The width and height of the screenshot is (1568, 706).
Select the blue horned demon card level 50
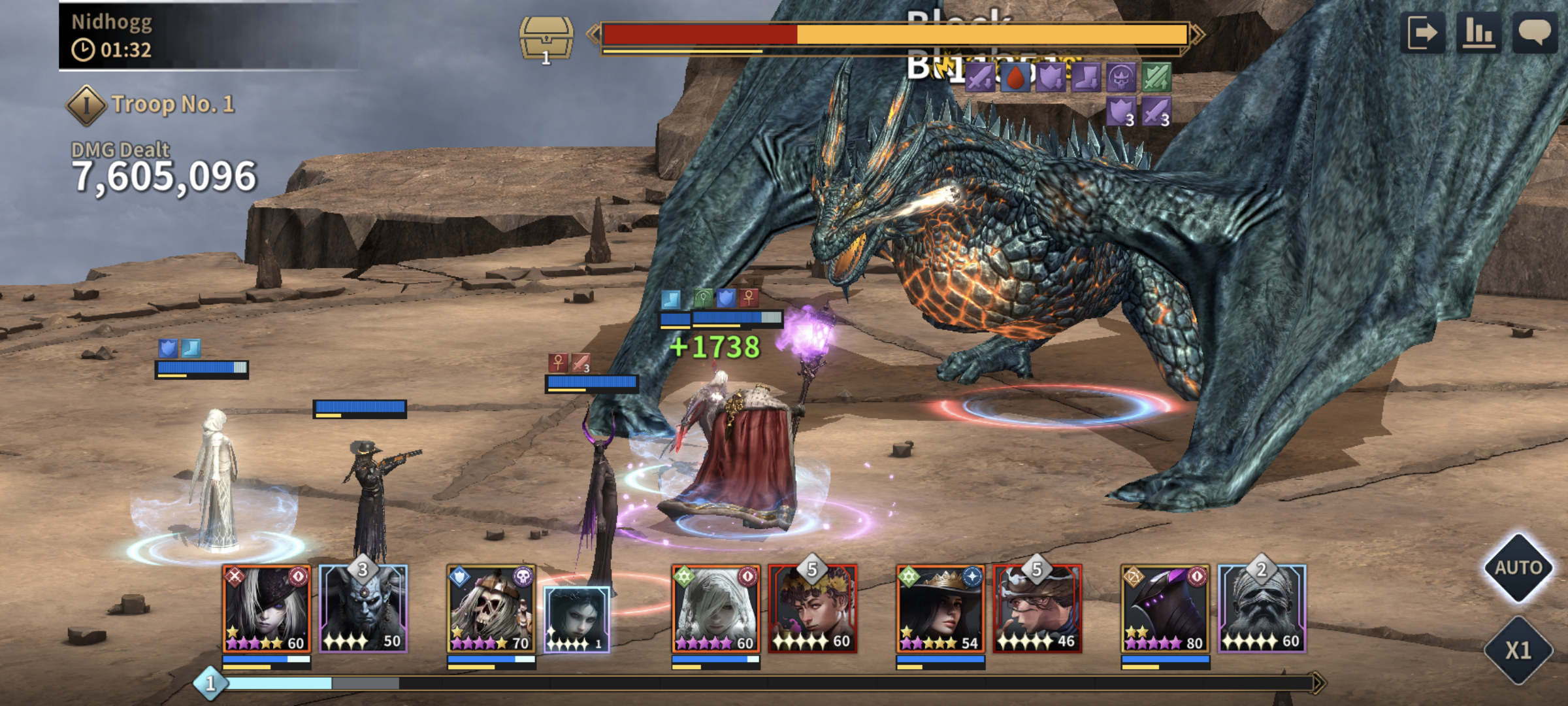click(363, 609)
